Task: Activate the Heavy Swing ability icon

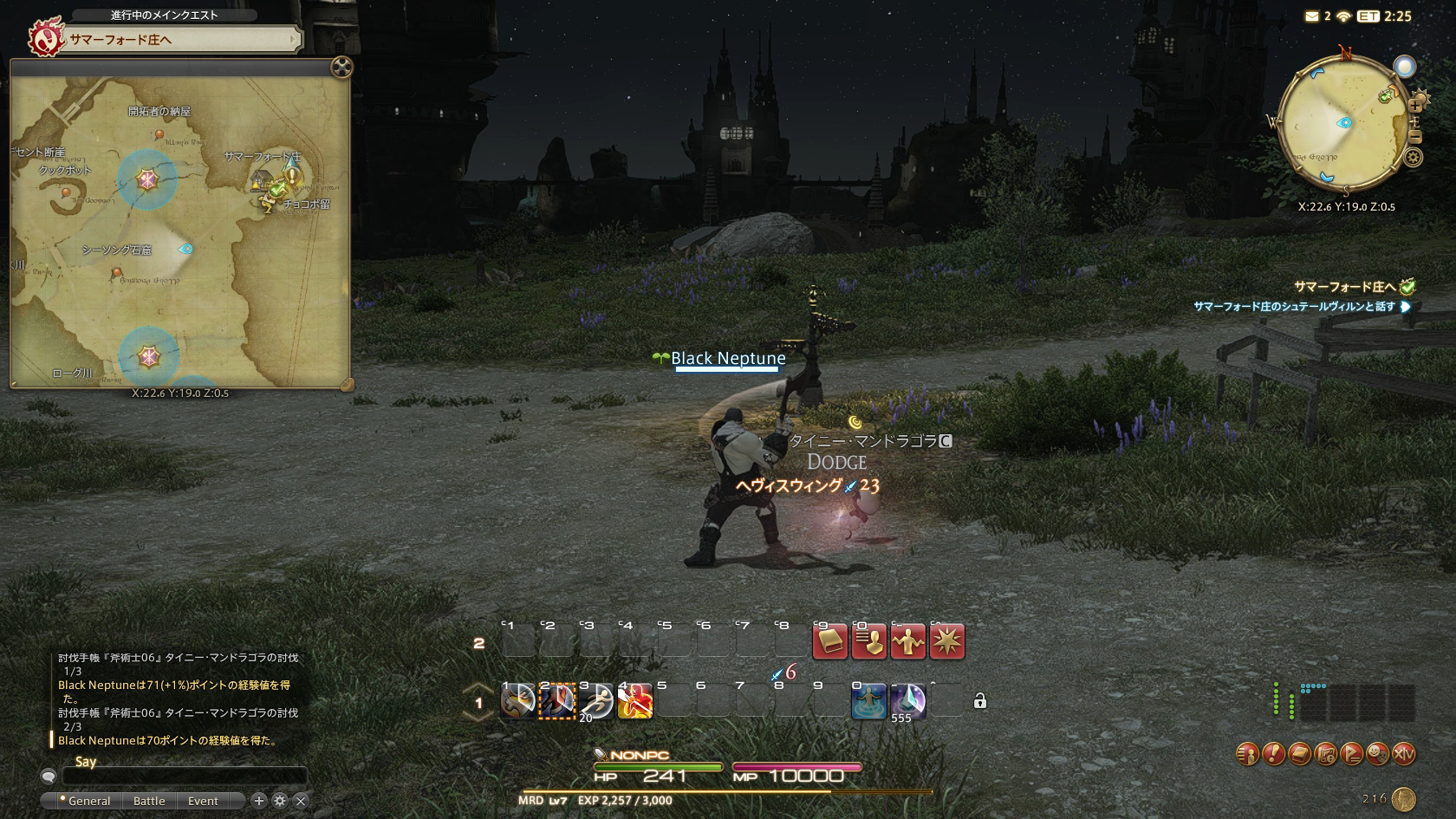Action: click(x=518, y=701)
